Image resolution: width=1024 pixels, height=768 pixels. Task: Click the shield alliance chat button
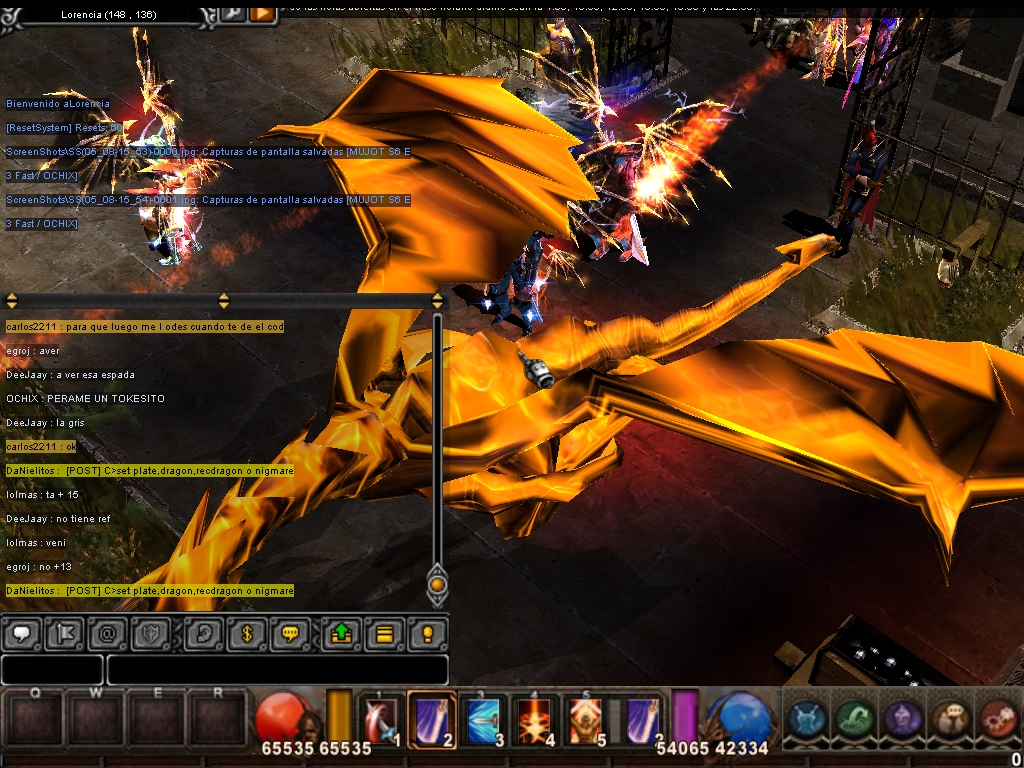tap(148, 634)
